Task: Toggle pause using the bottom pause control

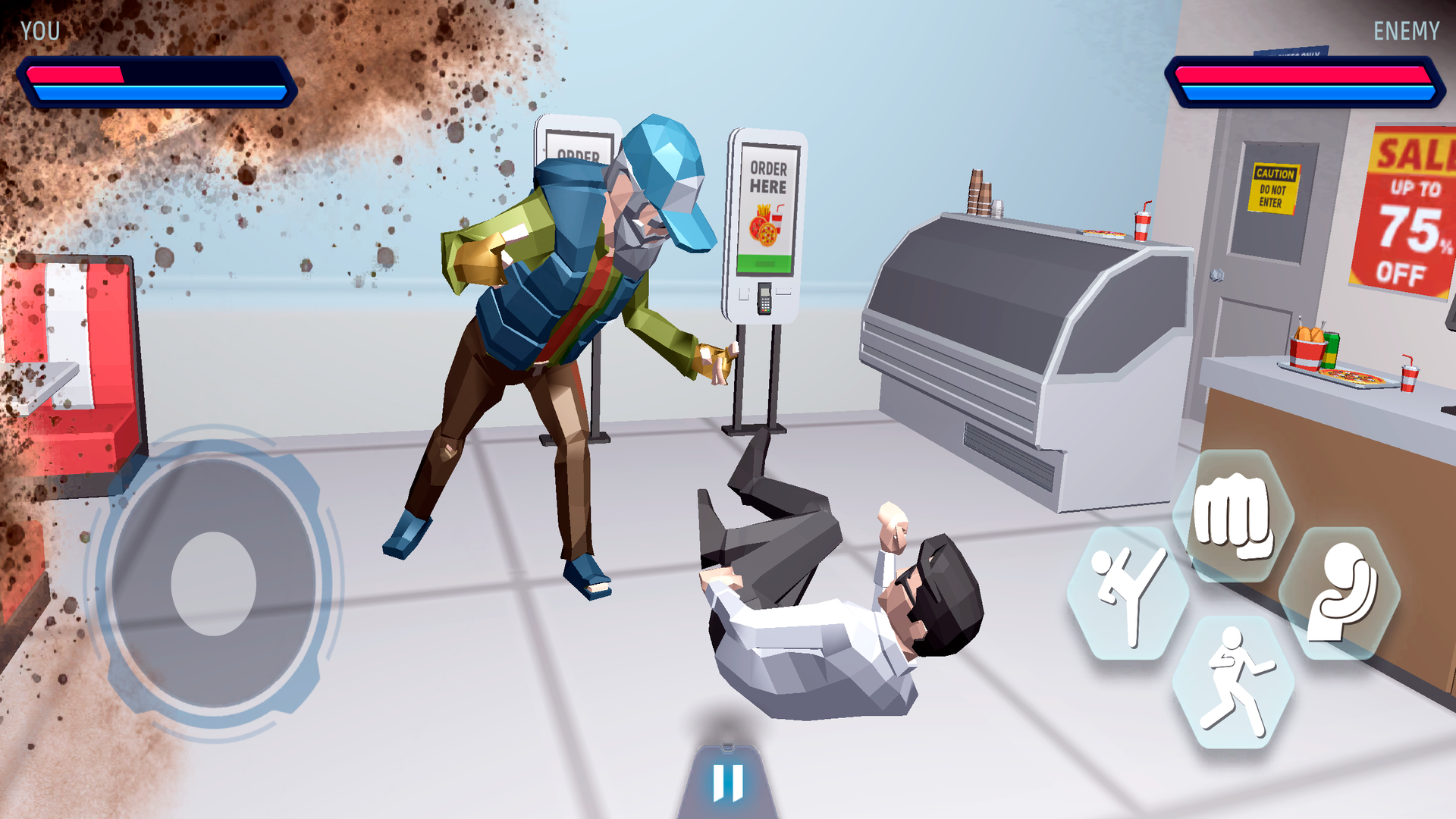Action: click(x=727, y=783)
